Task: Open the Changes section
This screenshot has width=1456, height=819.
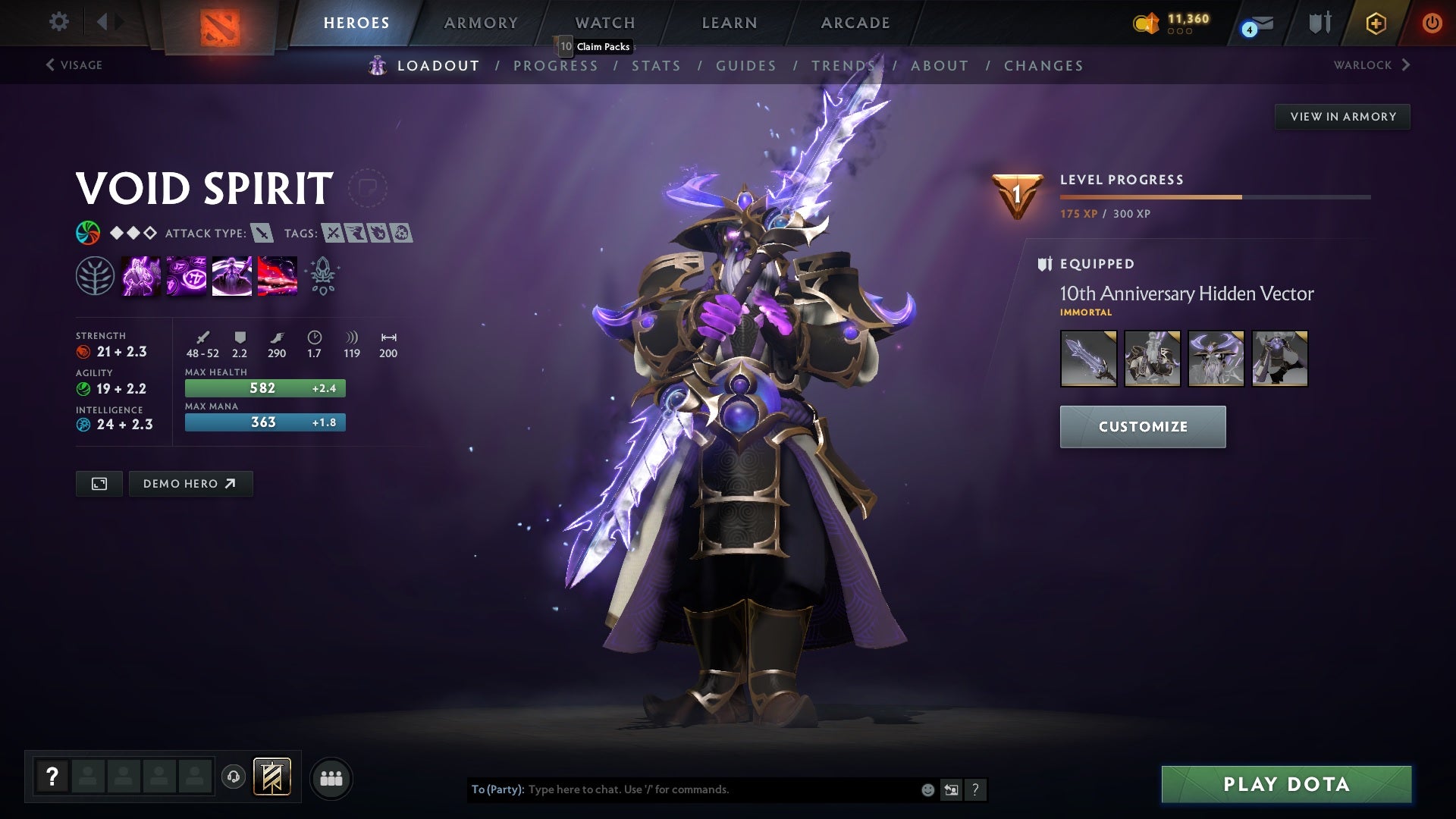Action: (1043, 66)
